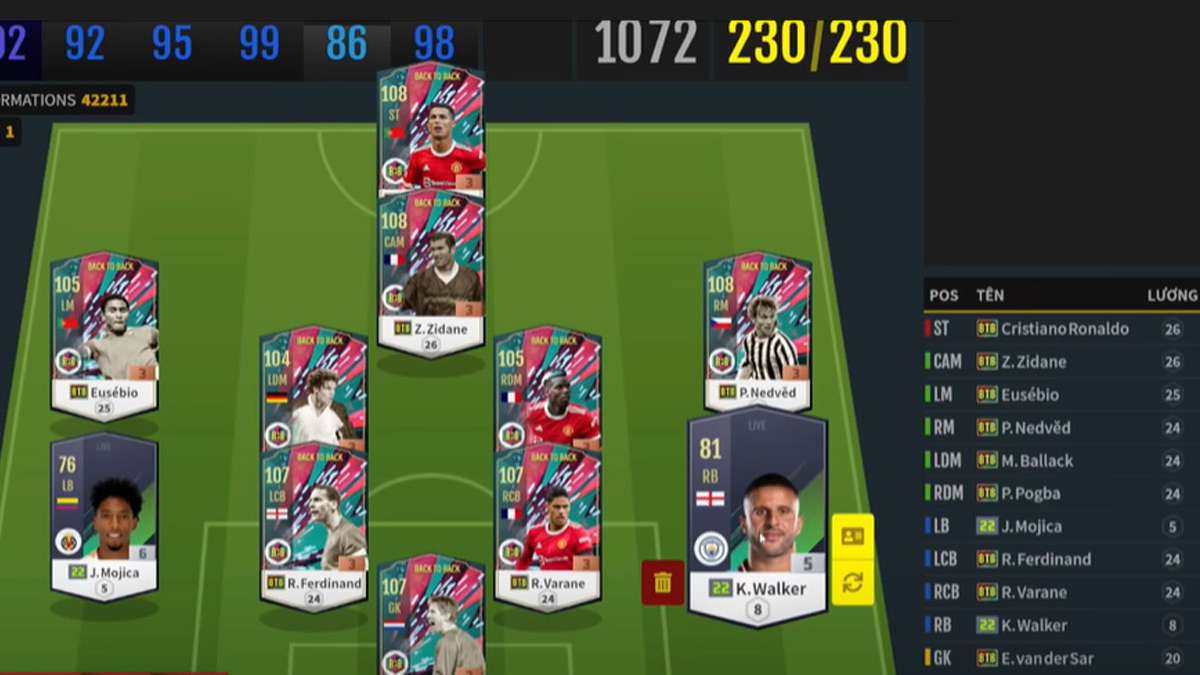Viewport: 1200px width, 675px height.
Task: Swap player using yellow refresh button
Action: point(852,583)
